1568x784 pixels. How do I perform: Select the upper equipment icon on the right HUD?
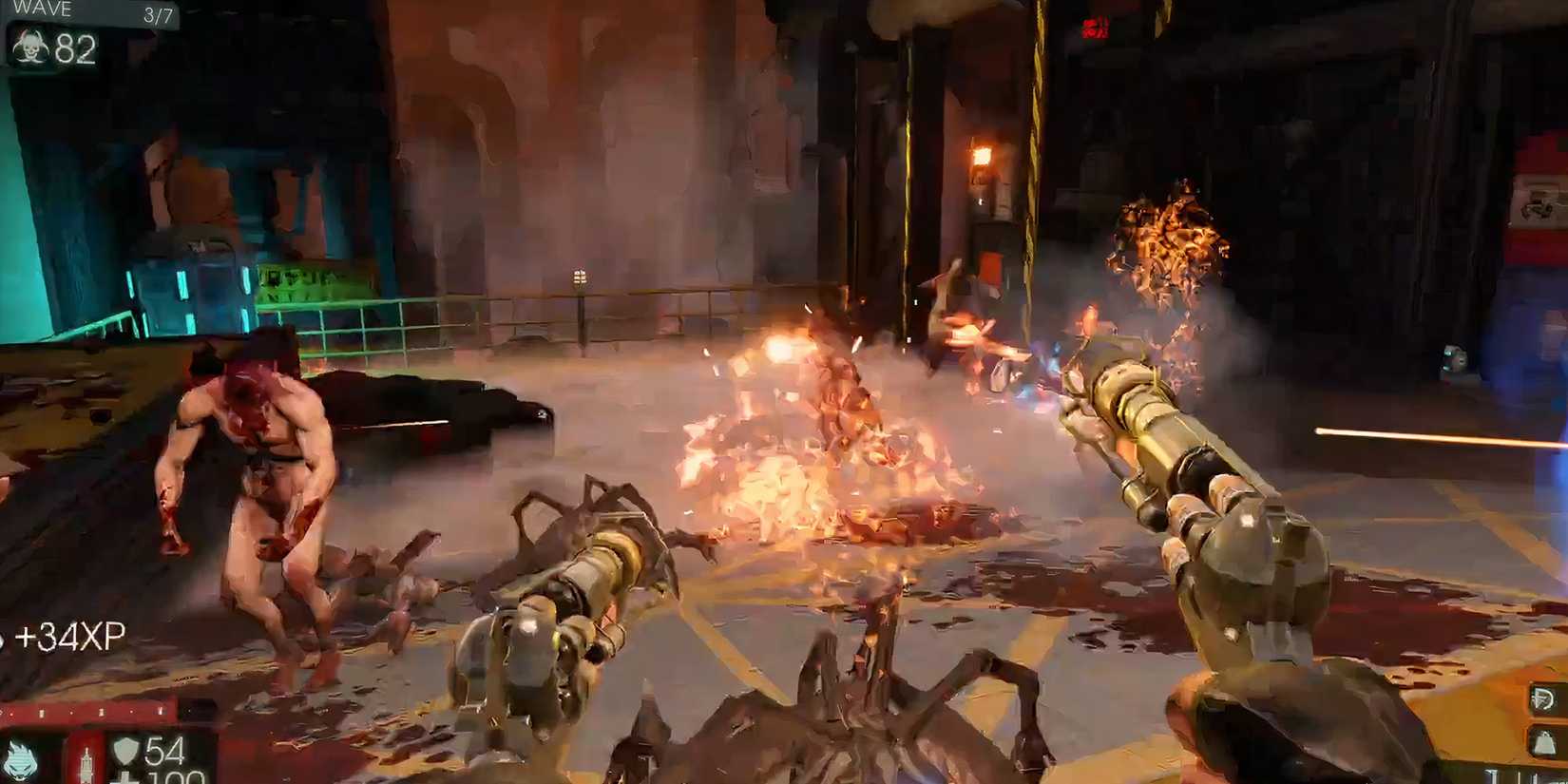click(1542, 697)
